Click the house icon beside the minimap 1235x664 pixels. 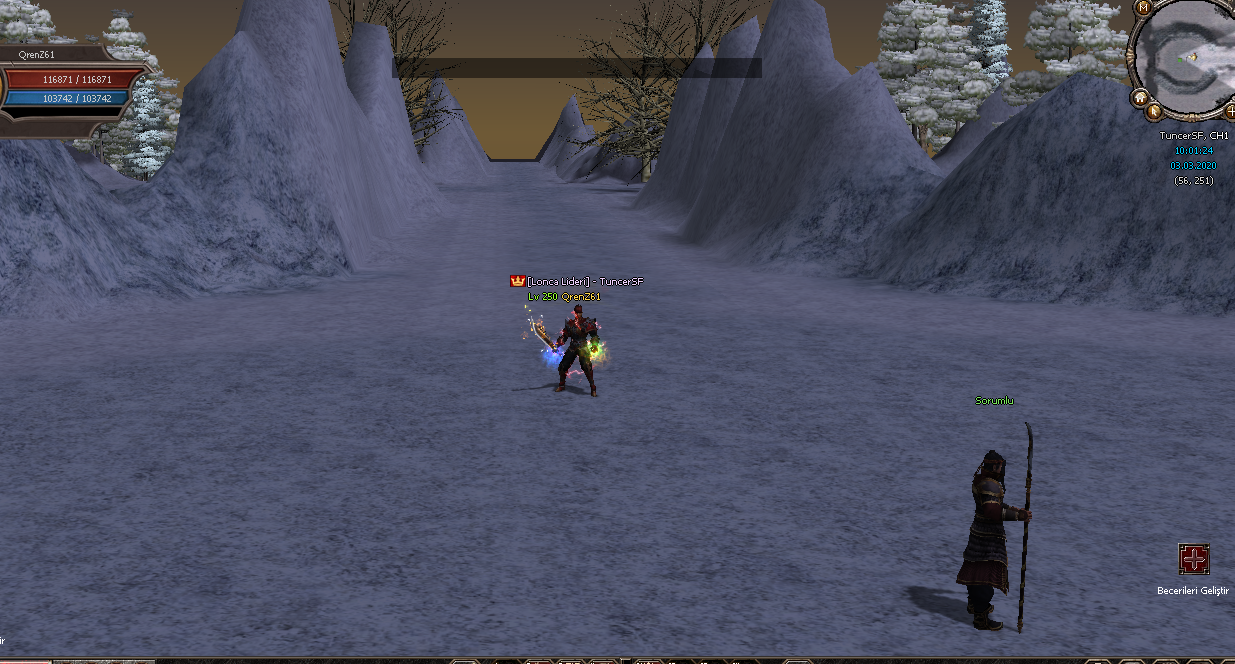pos(1139,98)
